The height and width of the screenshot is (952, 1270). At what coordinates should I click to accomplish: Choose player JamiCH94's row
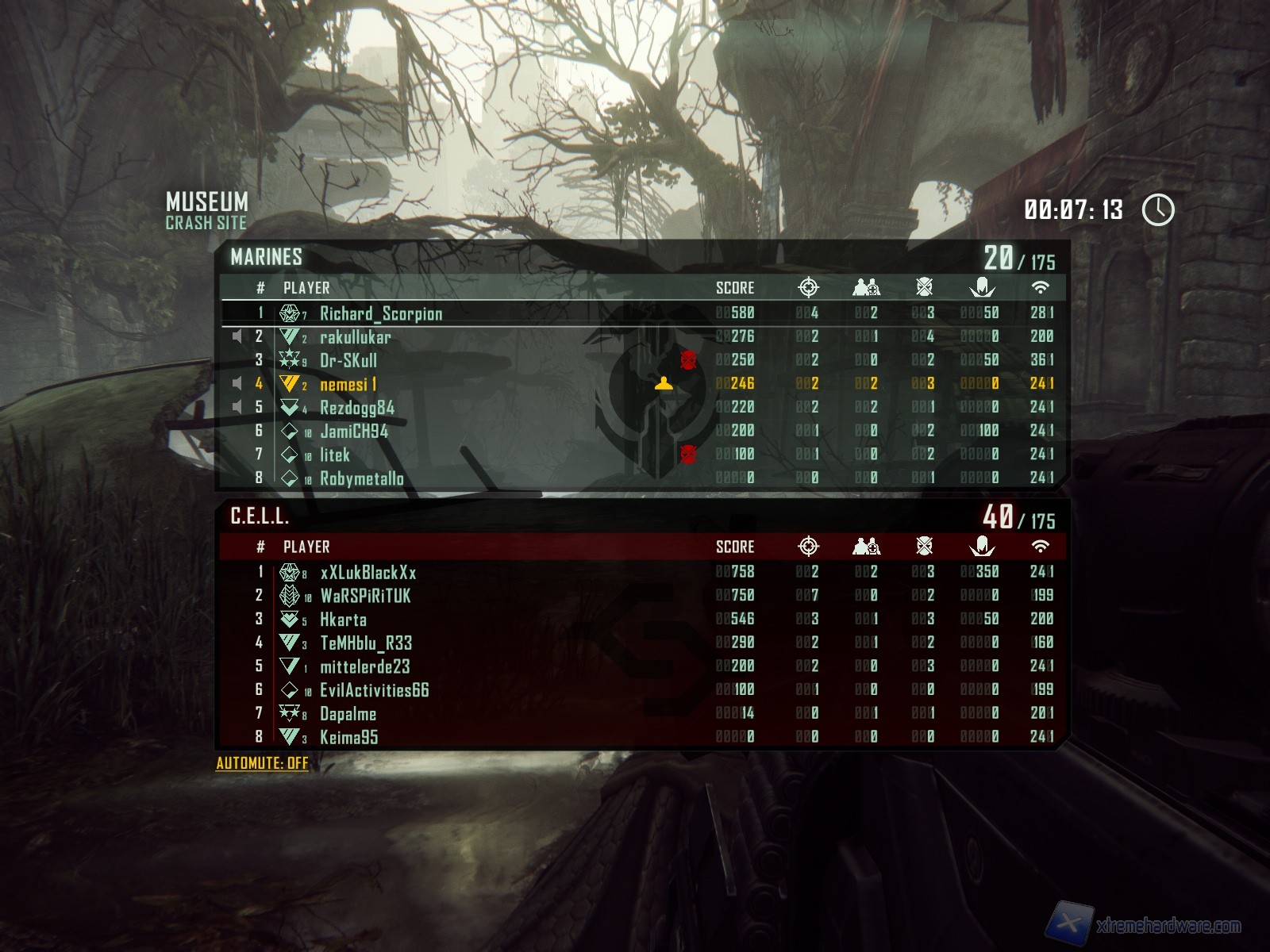[x=353, y=431]
